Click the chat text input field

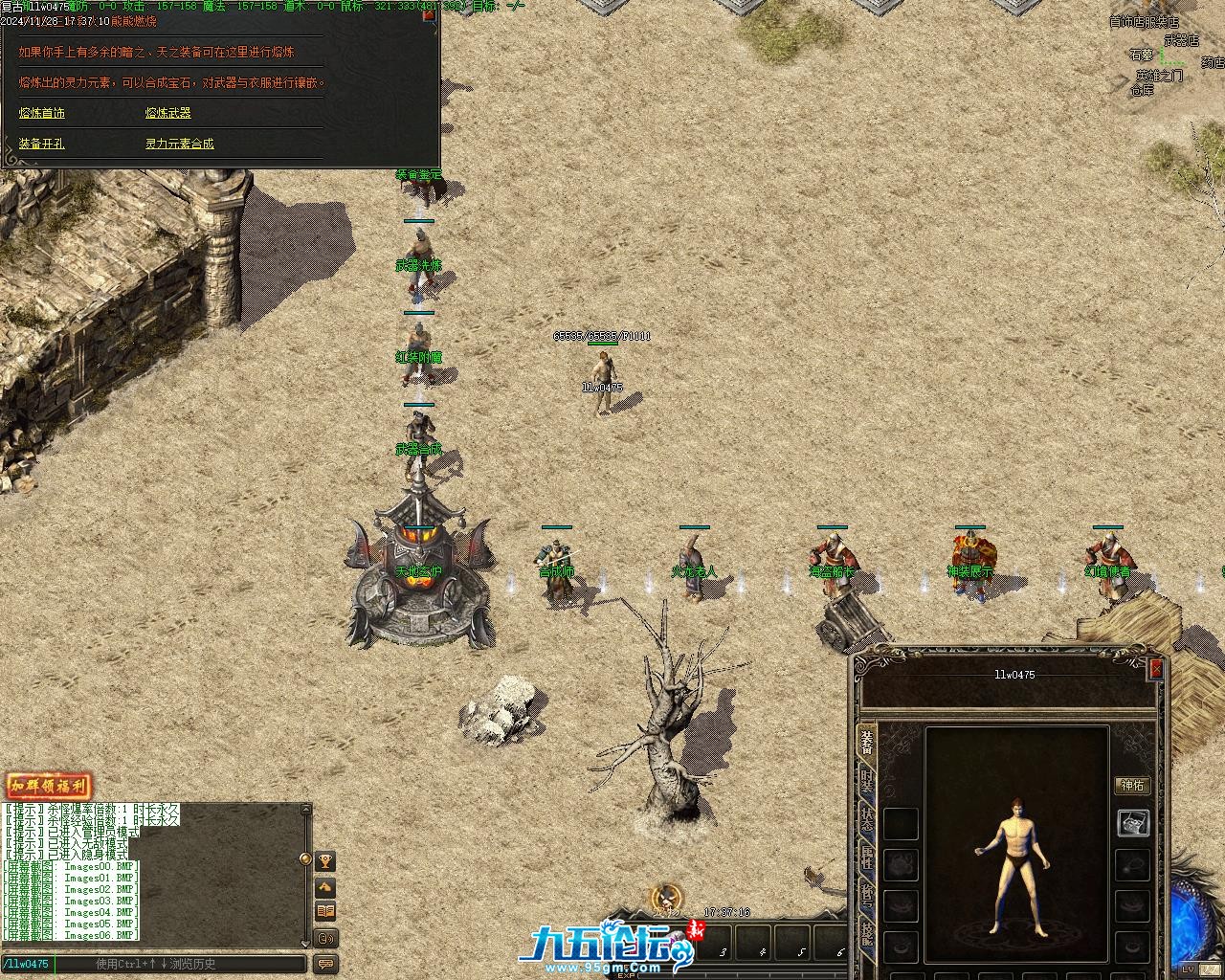click(x=182, y=964)
